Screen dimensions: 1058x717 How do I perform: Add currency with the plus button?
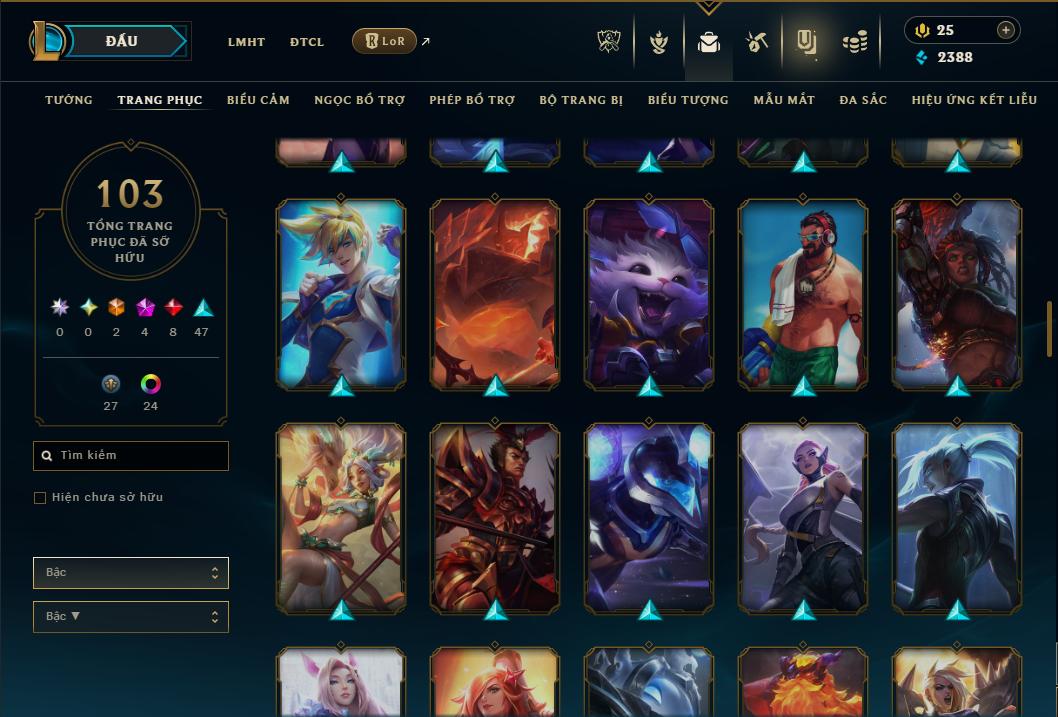click(x=1006, y=30)
